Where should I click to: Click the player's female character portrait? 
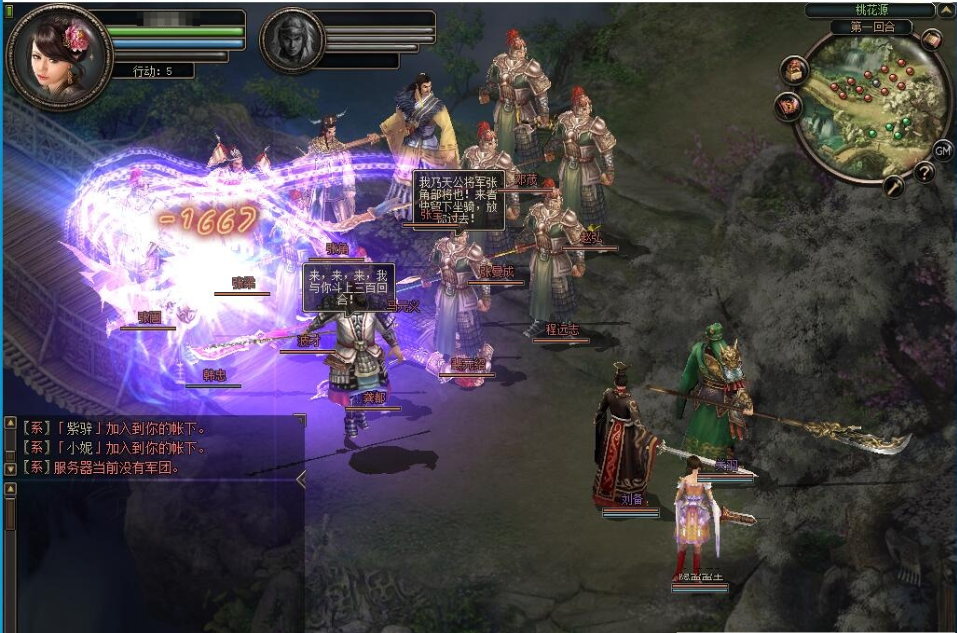pyautogui.click(x=58, y=56)
